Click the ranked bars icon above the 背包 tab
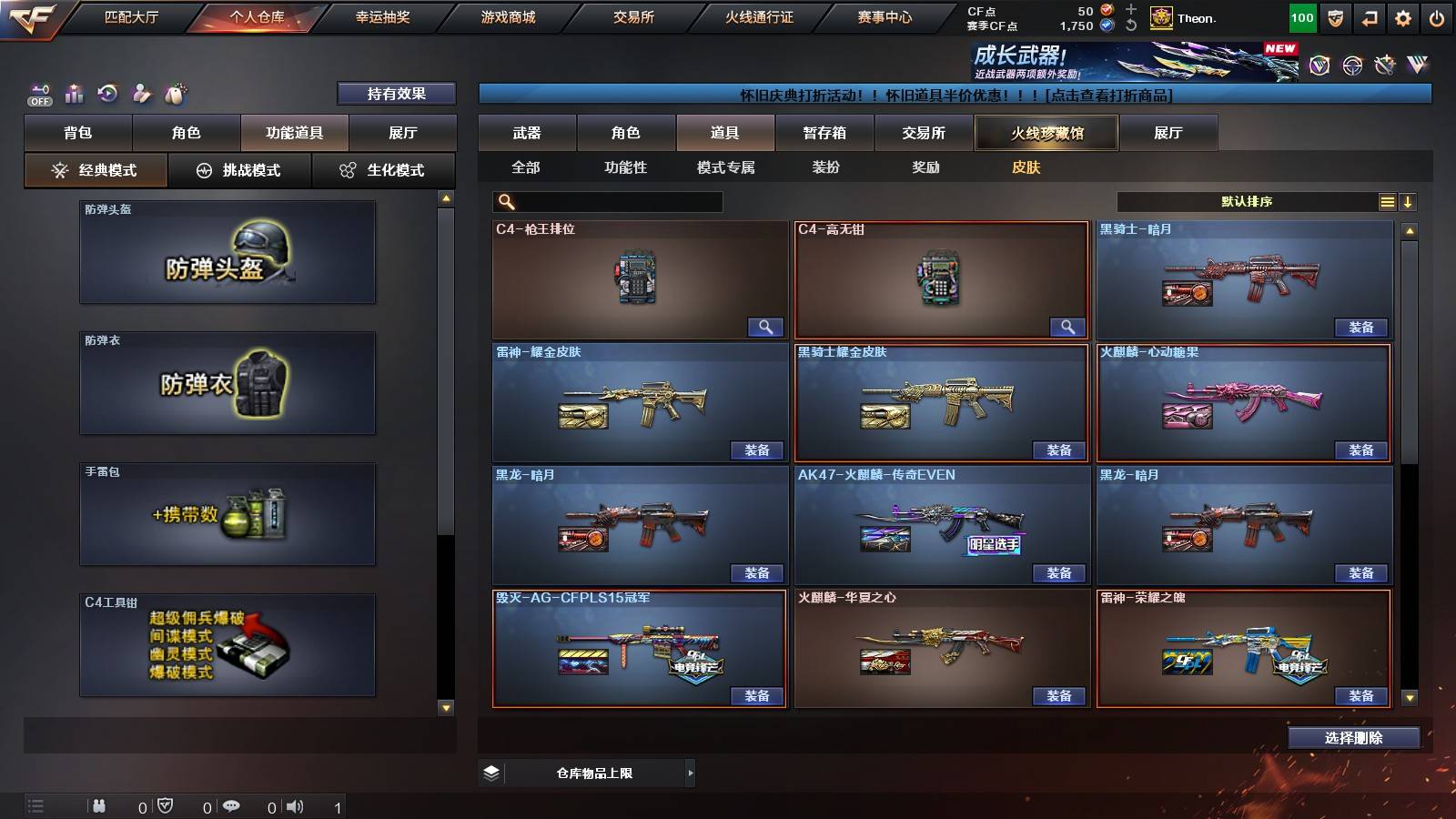The height and width of the screenshot is (819, 1456). [74, 93]
